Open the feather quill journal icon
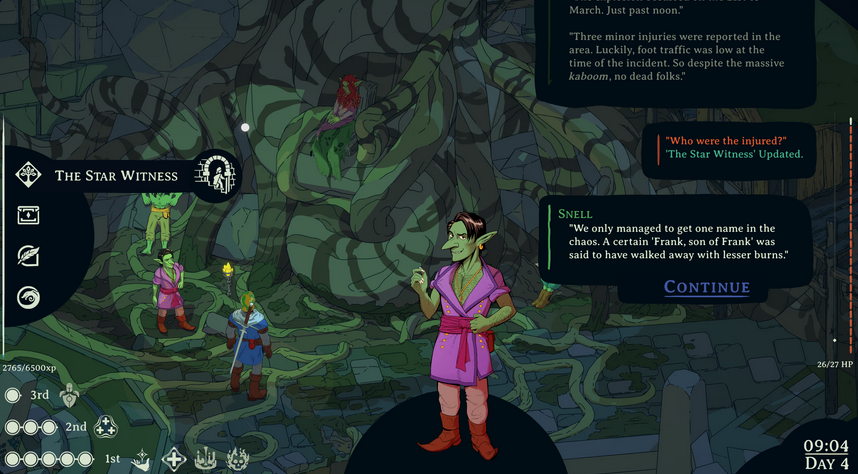This screenshot has width=858, height=474. 28,256
